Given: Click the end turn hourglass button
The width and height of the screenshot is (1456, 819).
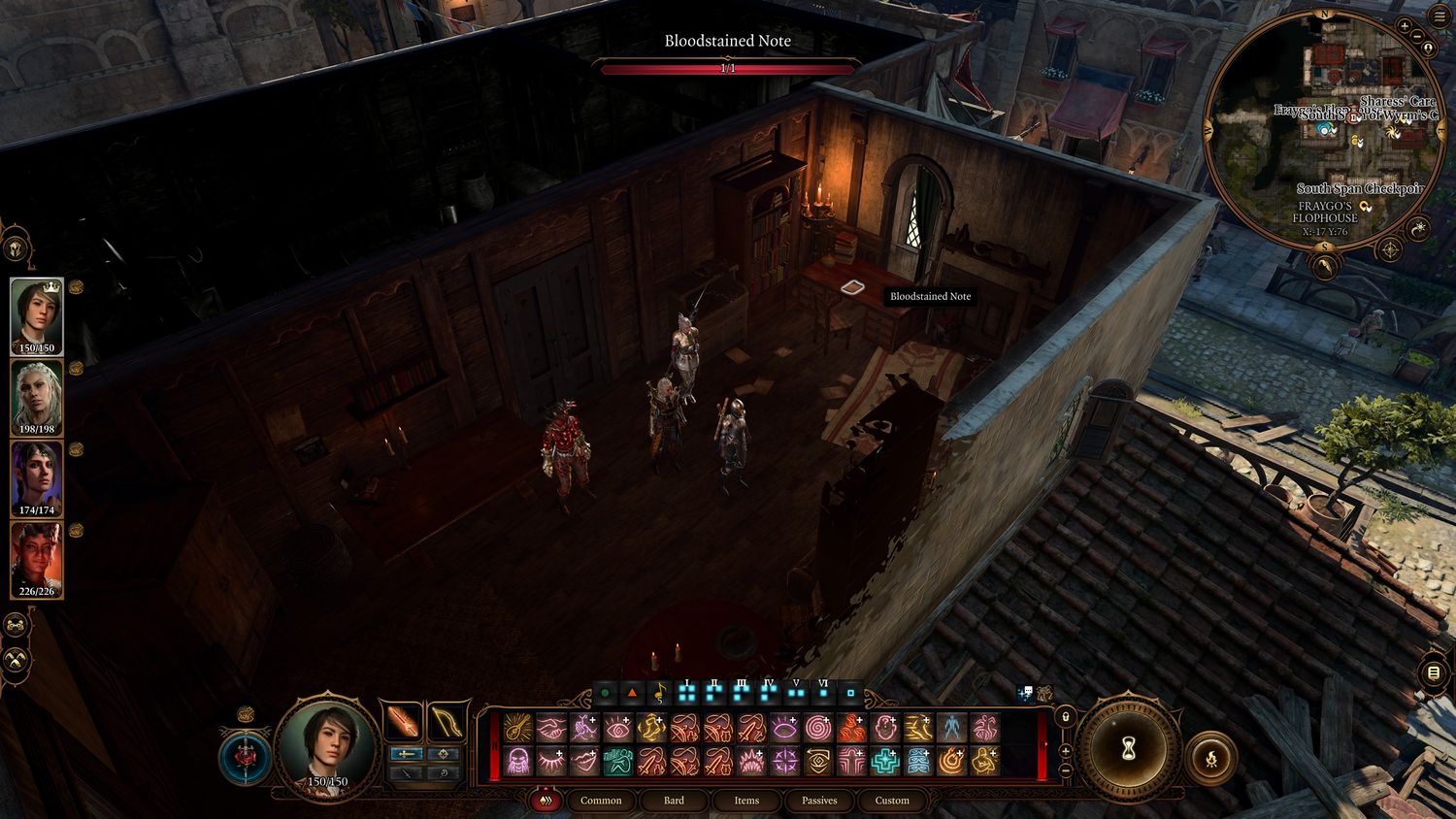Looking at the screenshot, I should pyautogui.click(x=1129, y=748).
